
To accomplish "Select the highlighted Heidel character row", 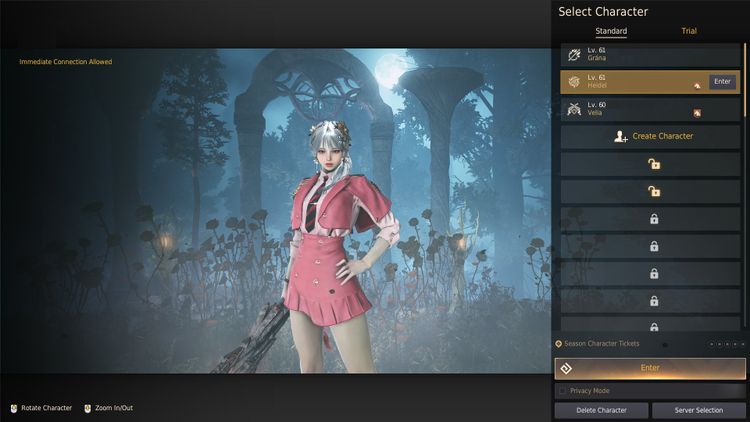I will [x=630, y=82].
